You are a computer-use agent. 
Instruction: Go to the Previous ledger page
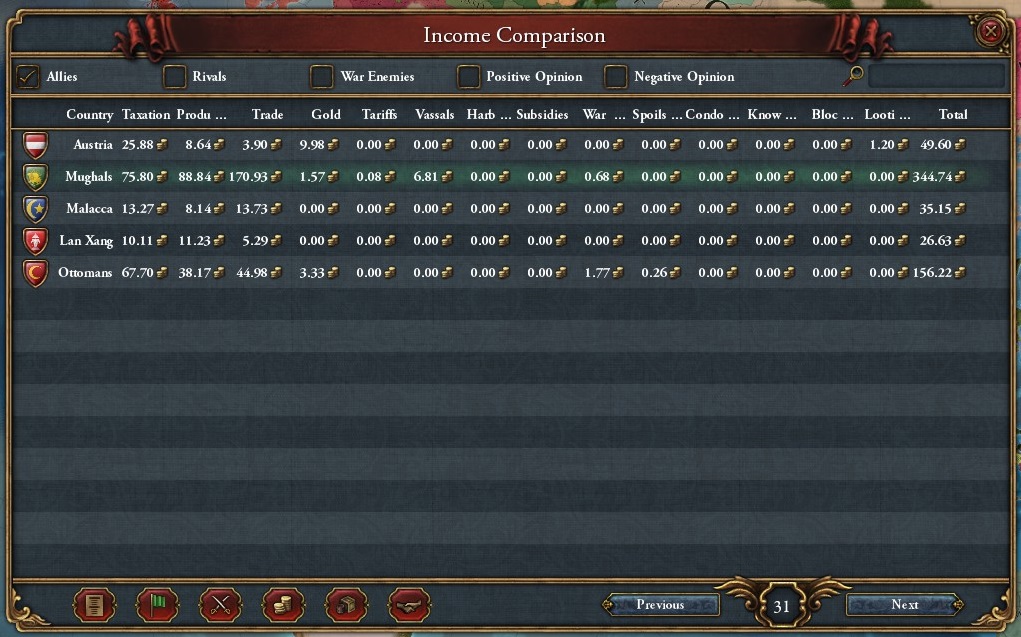point(660,605)
